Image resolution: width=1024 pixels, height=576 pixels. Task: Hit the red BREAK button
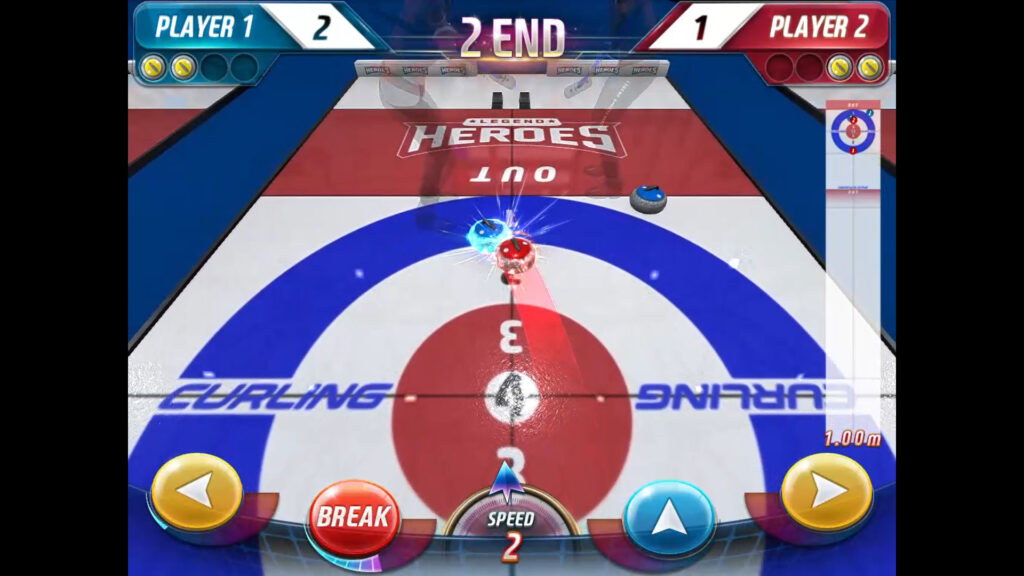coord(352,518)
